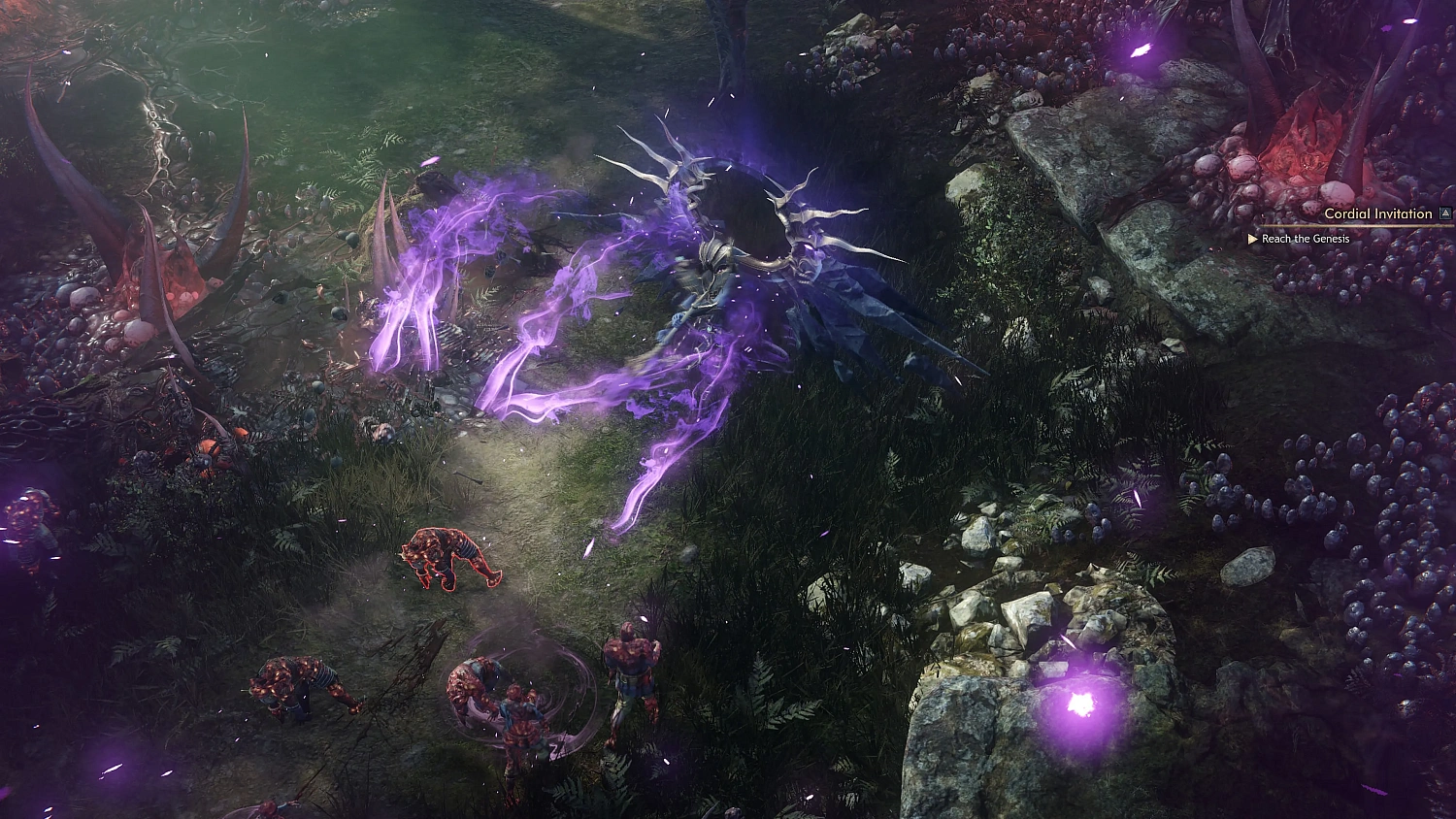
Task: Expand the Reach the Genesis objective arrow
Action: click(1252, 239)
